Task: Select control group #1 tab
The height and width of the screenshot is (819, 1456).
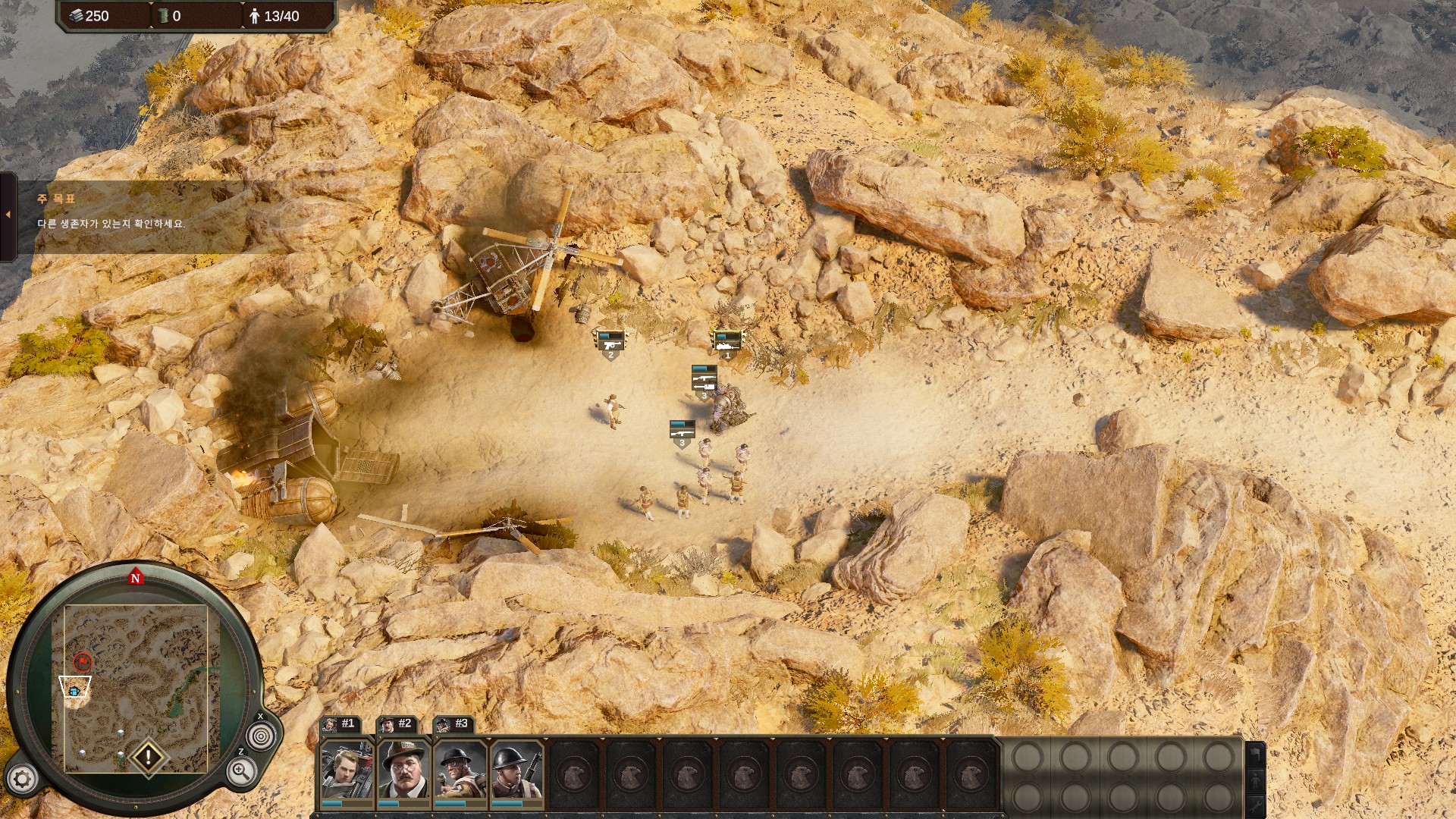Action: click(x=340, y=724)
